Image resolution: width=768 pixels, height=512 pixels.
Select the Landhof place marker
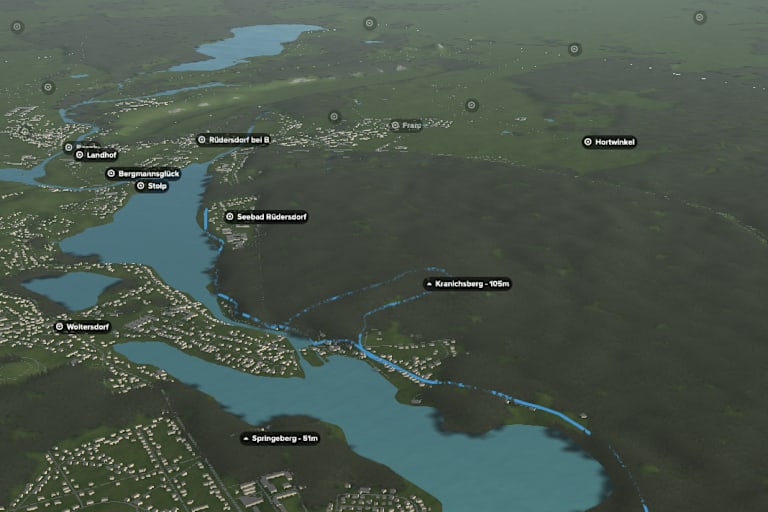click(x=95, y=155)
